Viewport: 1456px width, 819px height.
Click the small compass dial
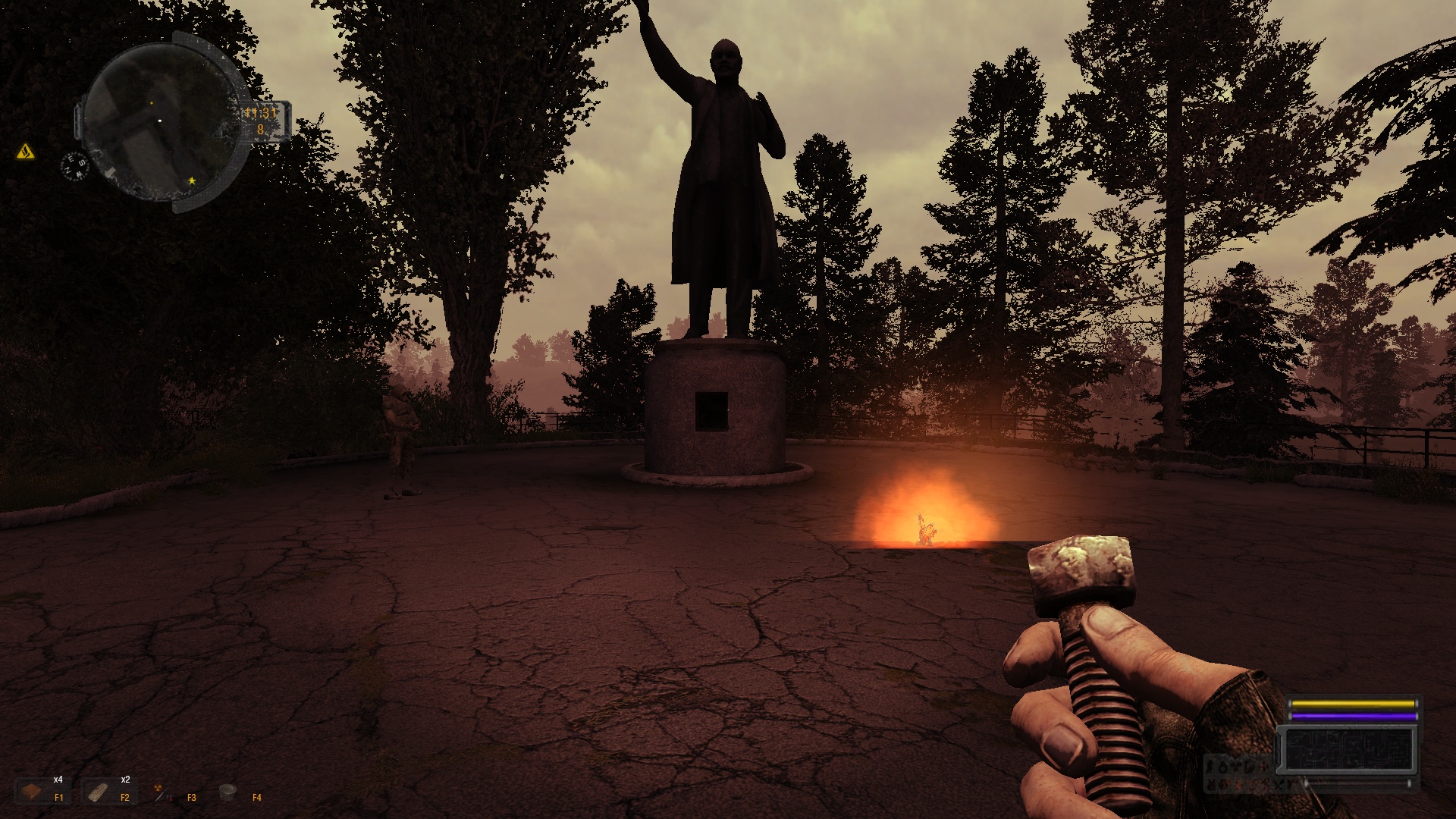(74, 165)
